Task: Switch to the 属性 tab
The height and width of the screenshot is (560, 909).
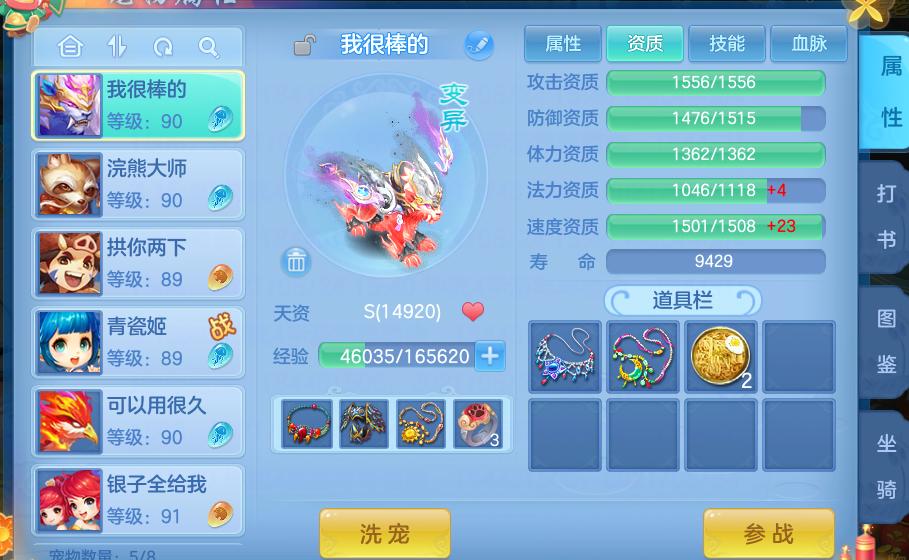Action: point(563,44)
